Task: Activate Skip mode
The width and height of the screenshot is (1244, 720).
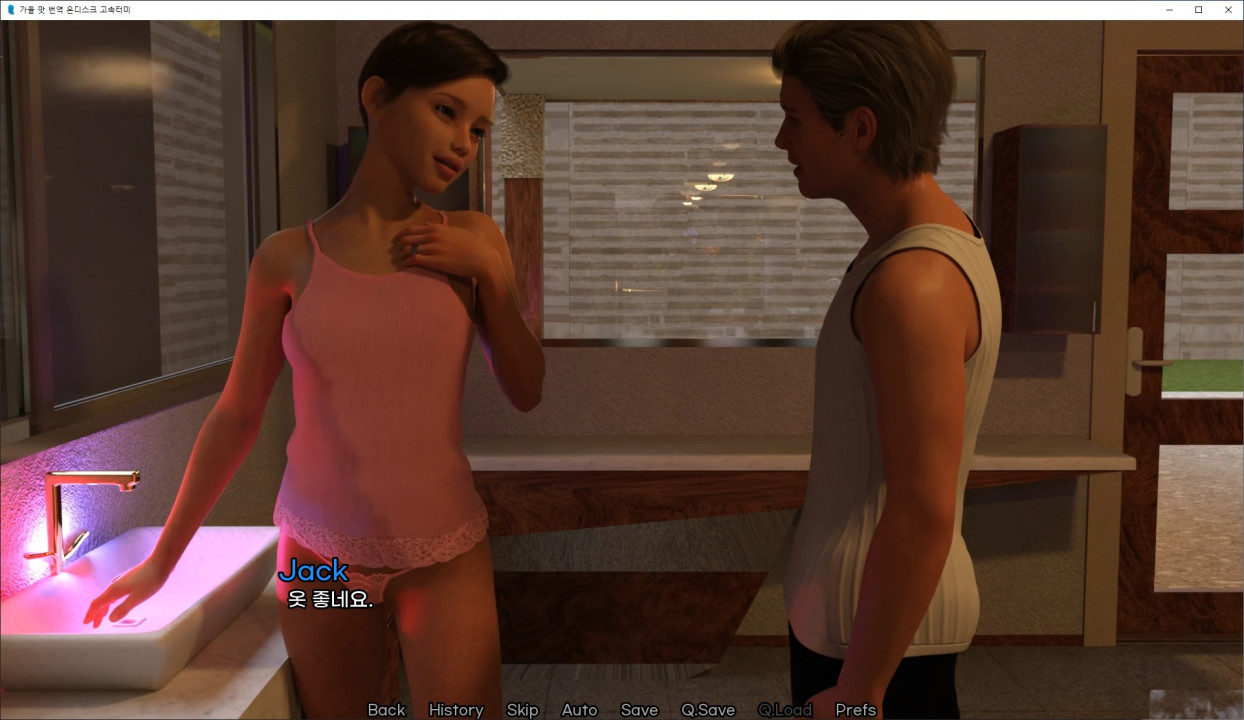Action: coord(522,710)
